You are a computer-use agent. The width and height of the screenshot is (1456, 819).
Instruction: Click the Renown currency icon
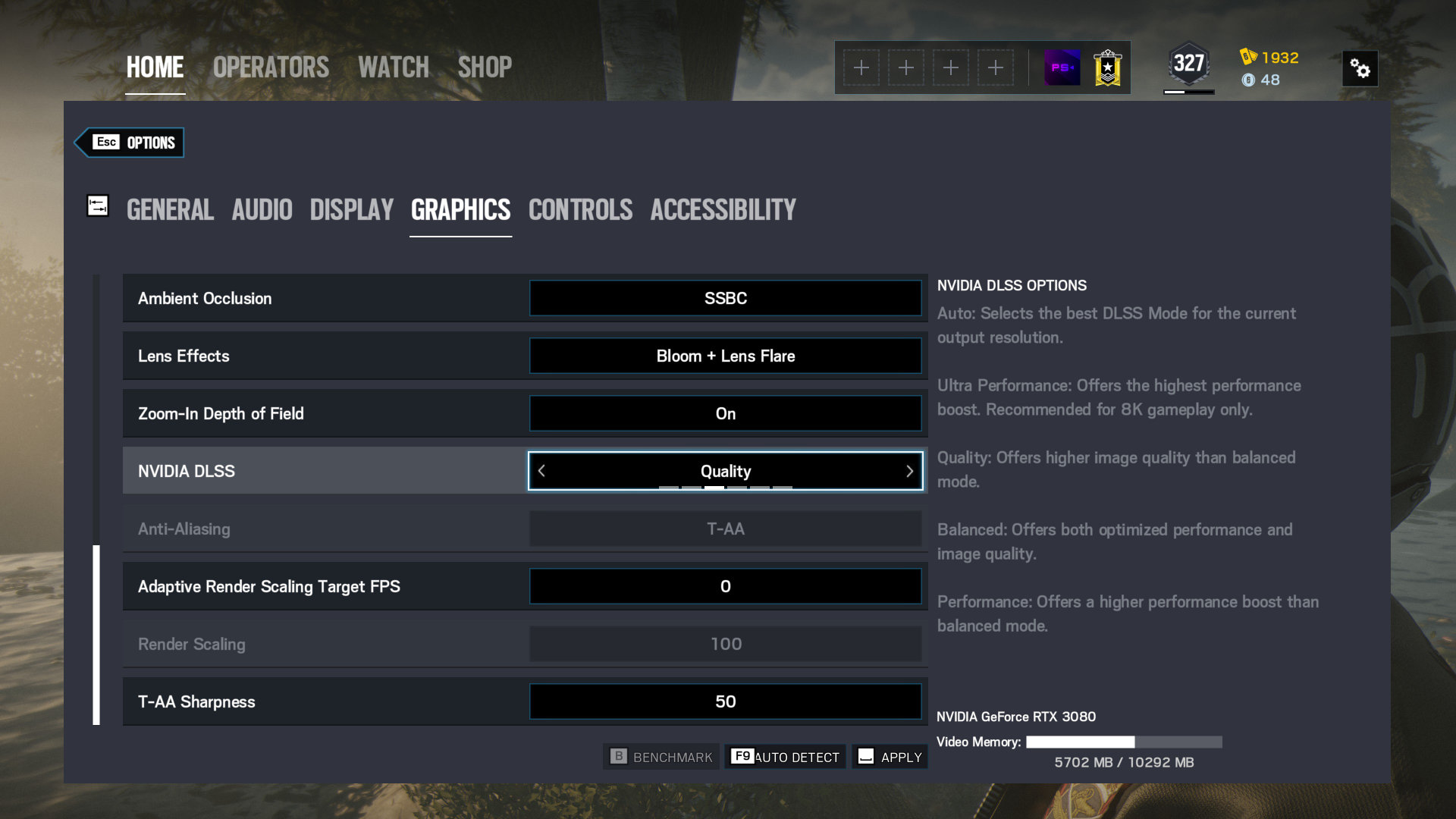(1247, 57)
